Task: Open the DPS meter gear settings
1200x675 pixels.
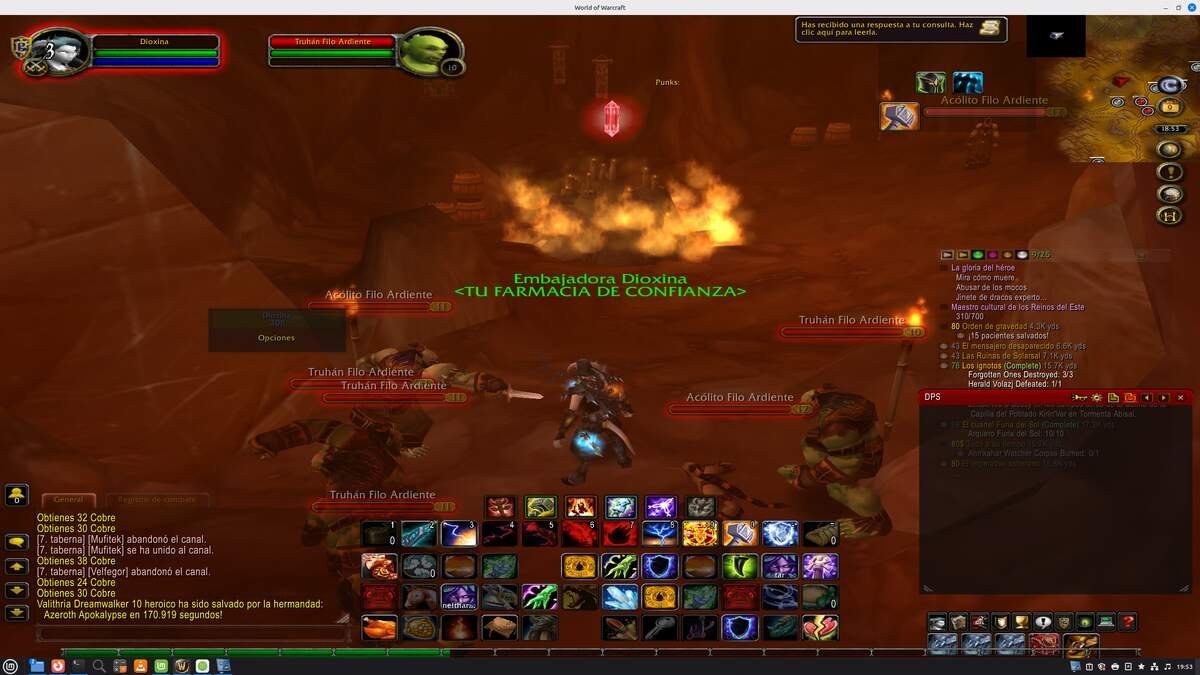Action: [x=1096, y=397]
